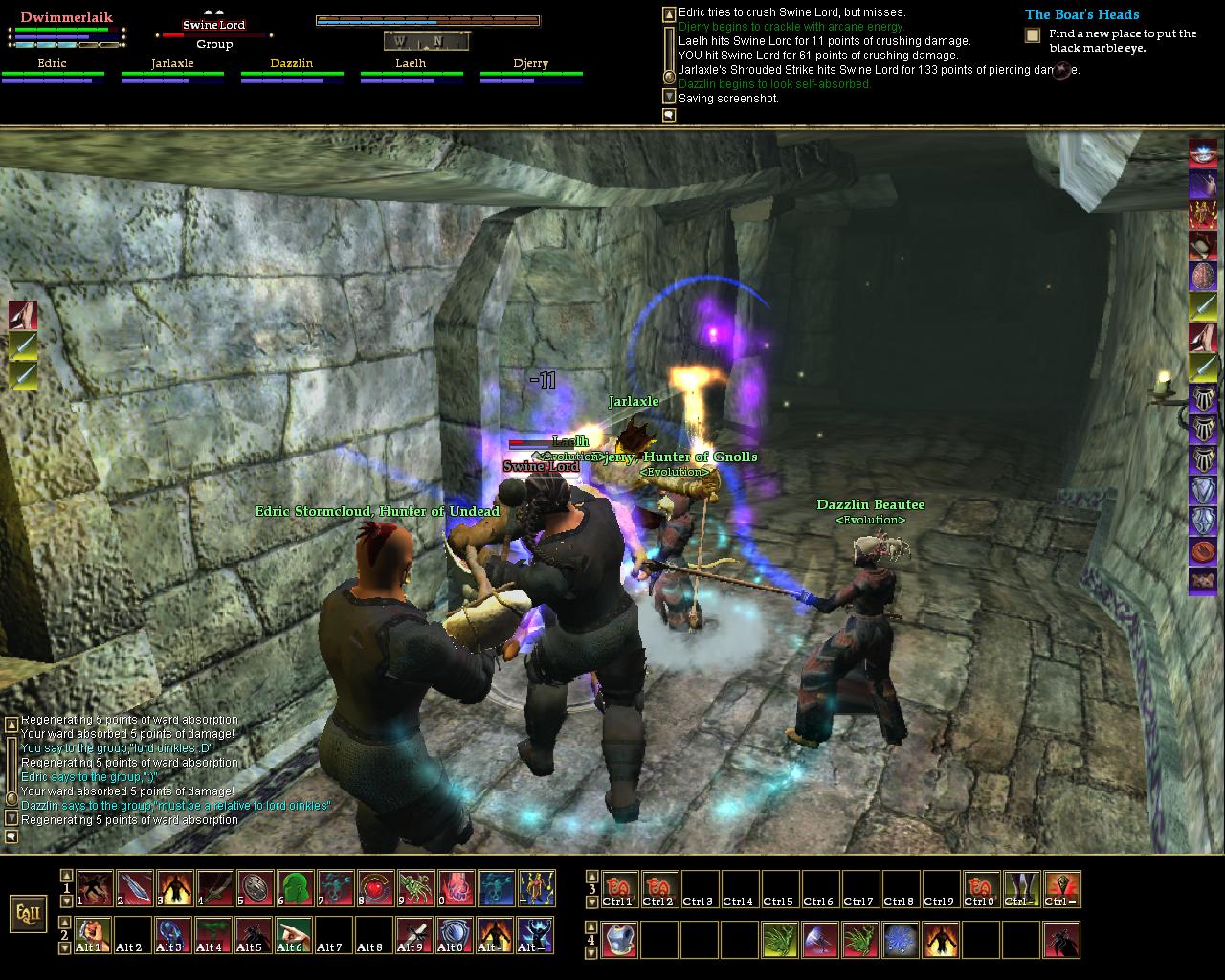
Task: Activate the blue snowflake ability on hotbar 4
Action: [901, 940]
